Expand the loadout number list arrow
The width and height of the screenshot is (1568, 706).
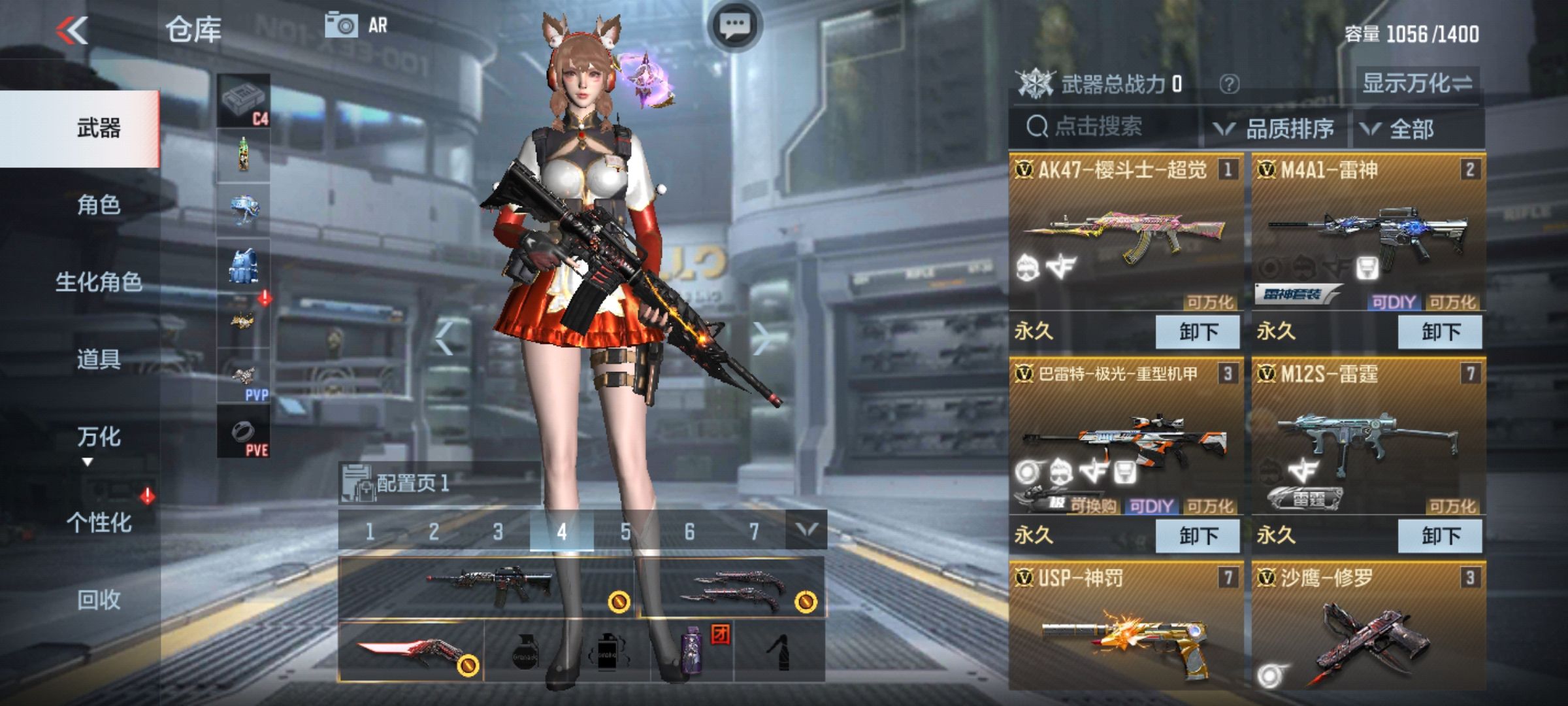tap(806, 530)
